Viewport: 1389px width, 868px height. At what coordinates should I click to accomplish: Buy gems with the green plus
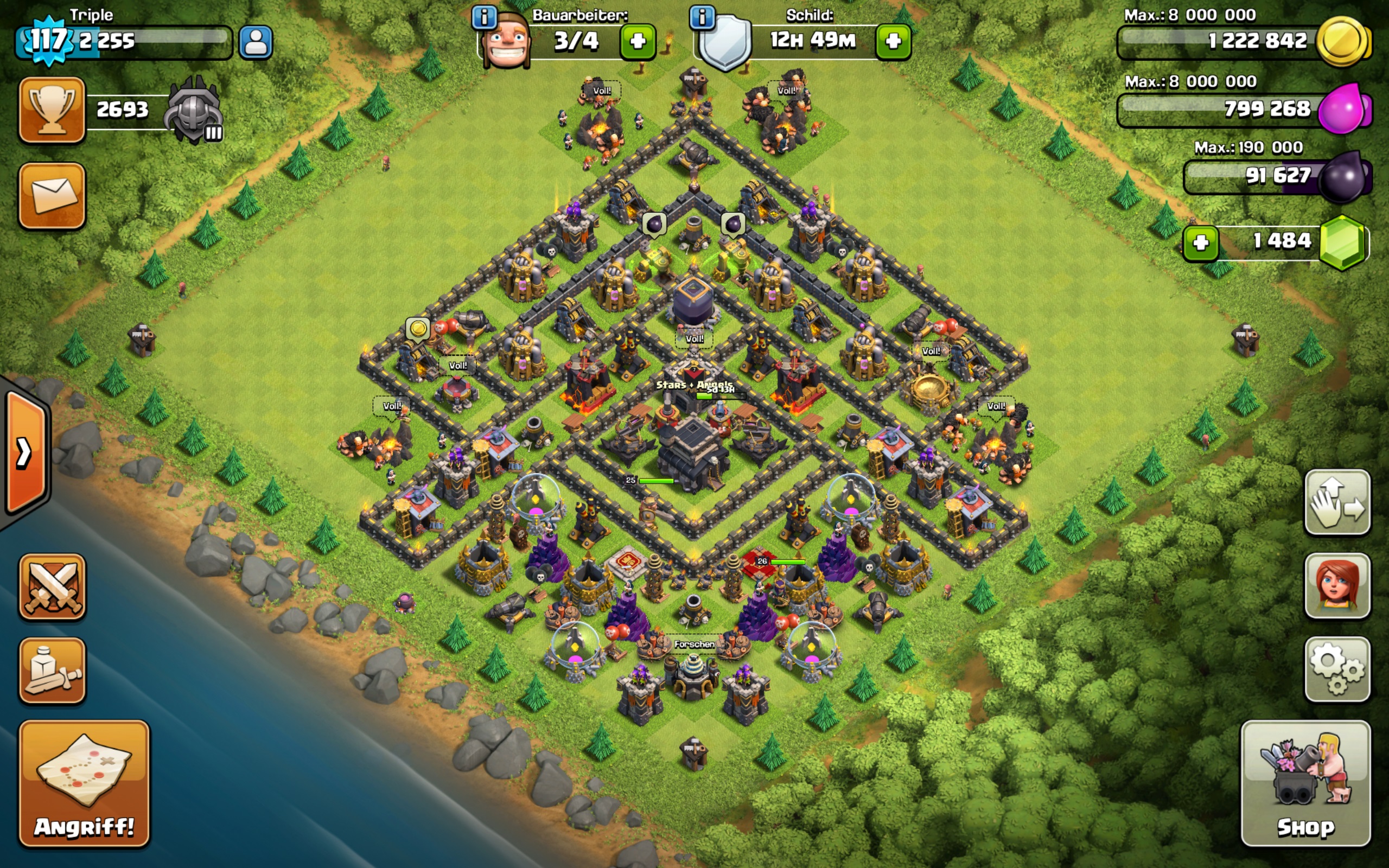click(1200, 243)
